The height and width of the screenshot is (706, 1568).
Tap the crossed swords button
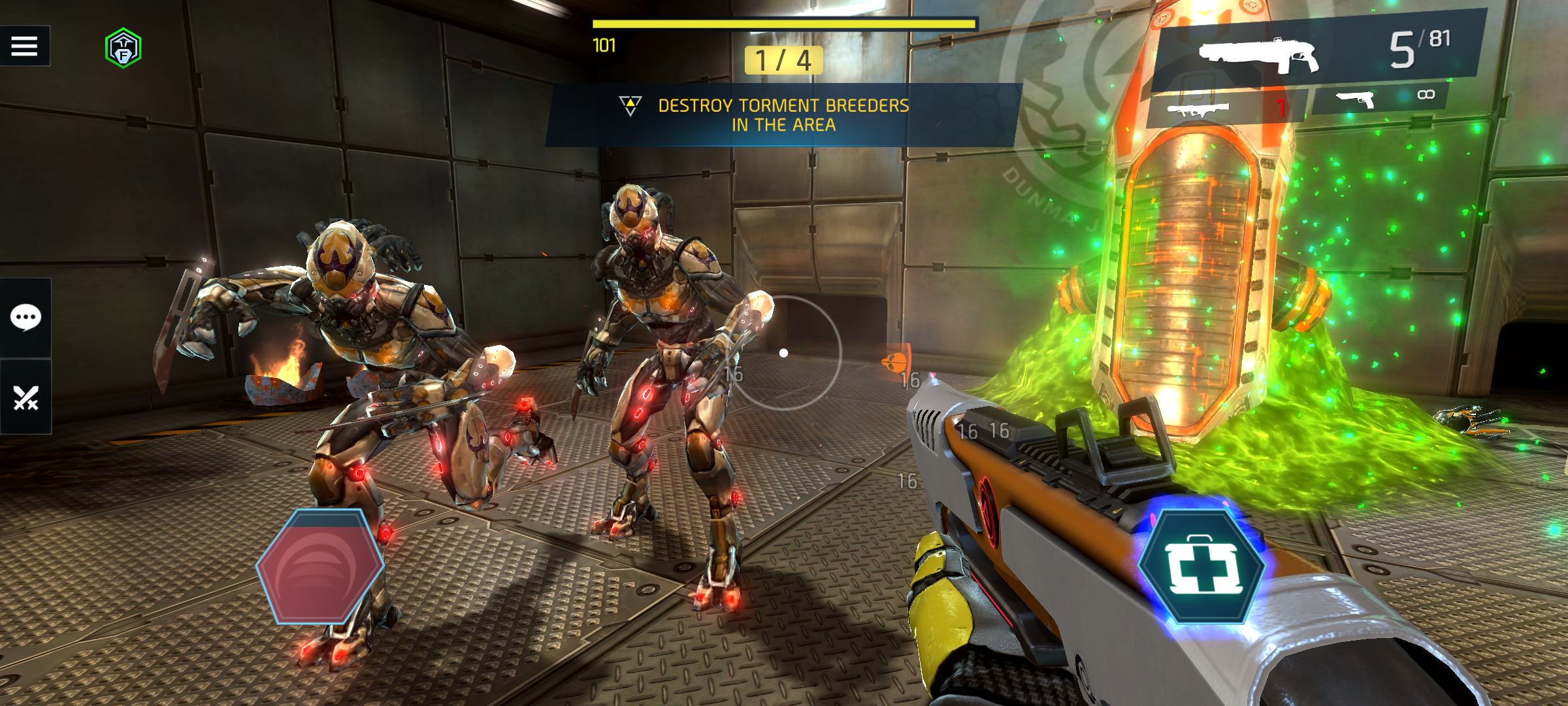(26, 397)
